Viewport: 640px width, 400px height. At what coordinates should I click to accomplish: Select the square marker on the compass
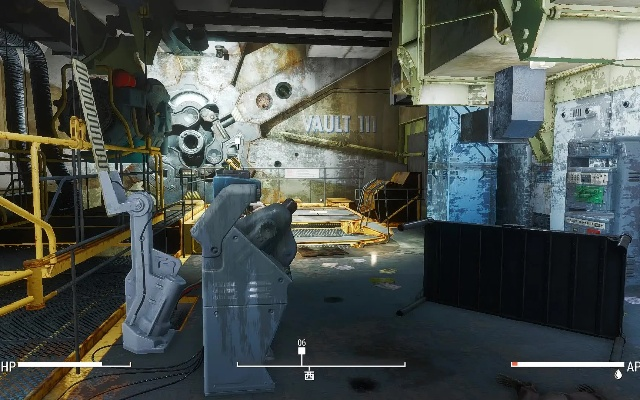(x=301, y=352)
